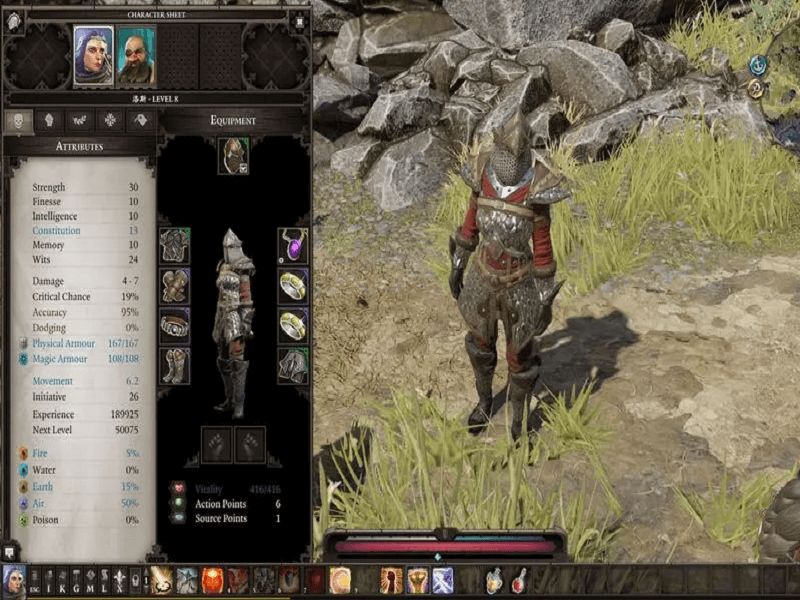
Task: Open the chat bubble button
Action: 9,551
